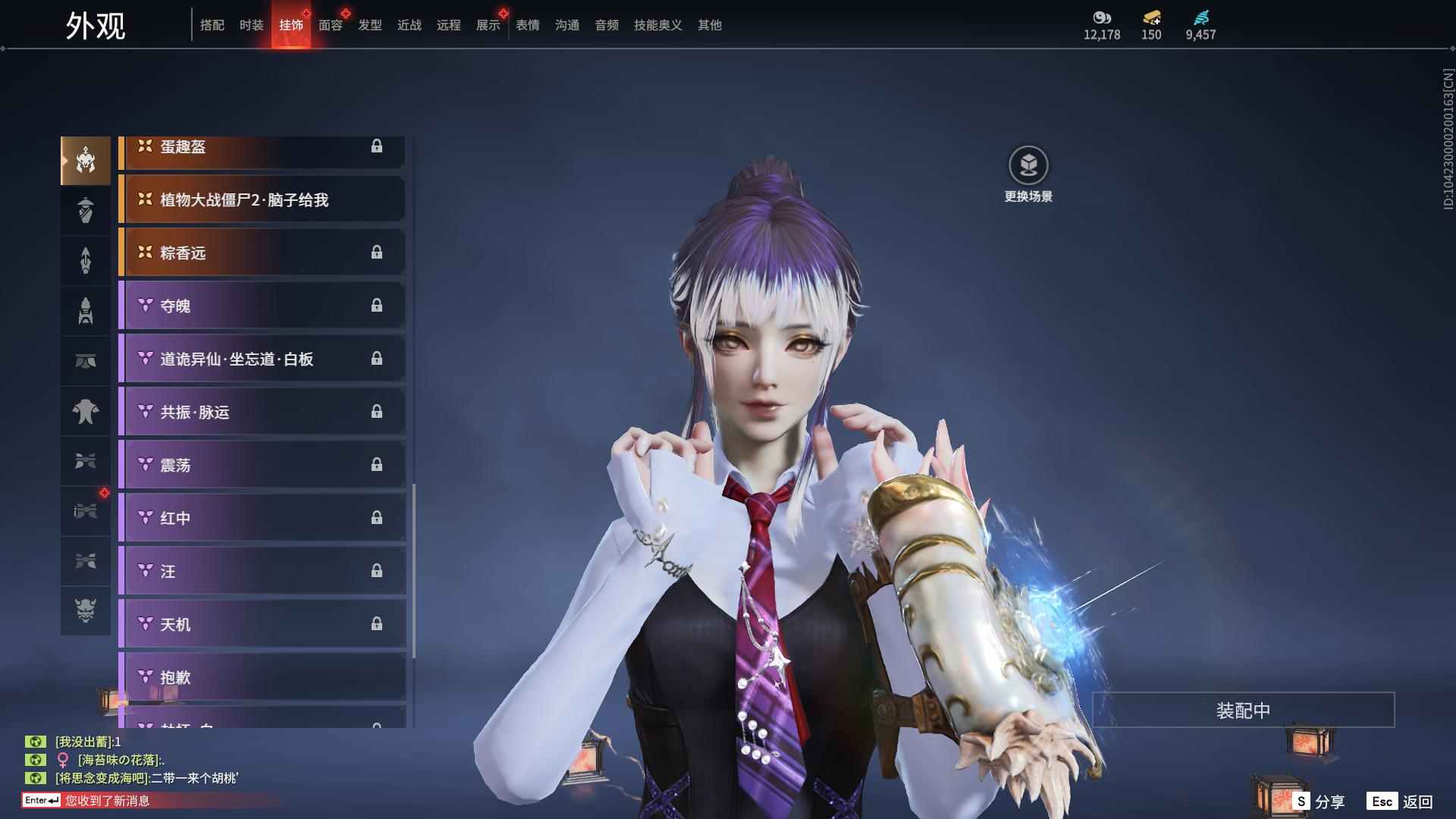Choose the 植物大战僵尸2·脑子给我 accessory

tap(262, 200)
